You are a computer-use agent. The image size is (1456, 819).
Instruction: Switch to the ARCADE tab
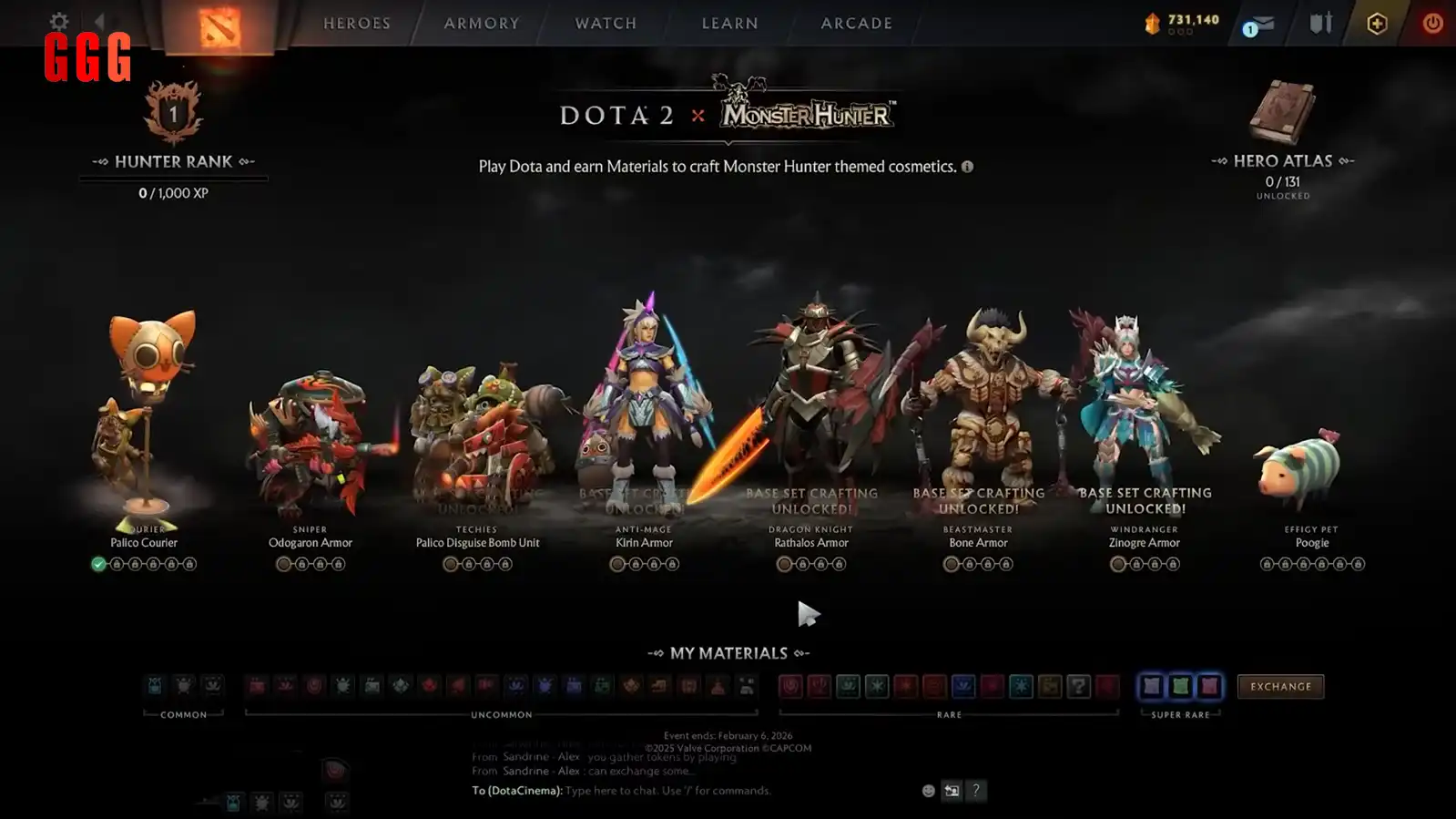coord(854,23)
